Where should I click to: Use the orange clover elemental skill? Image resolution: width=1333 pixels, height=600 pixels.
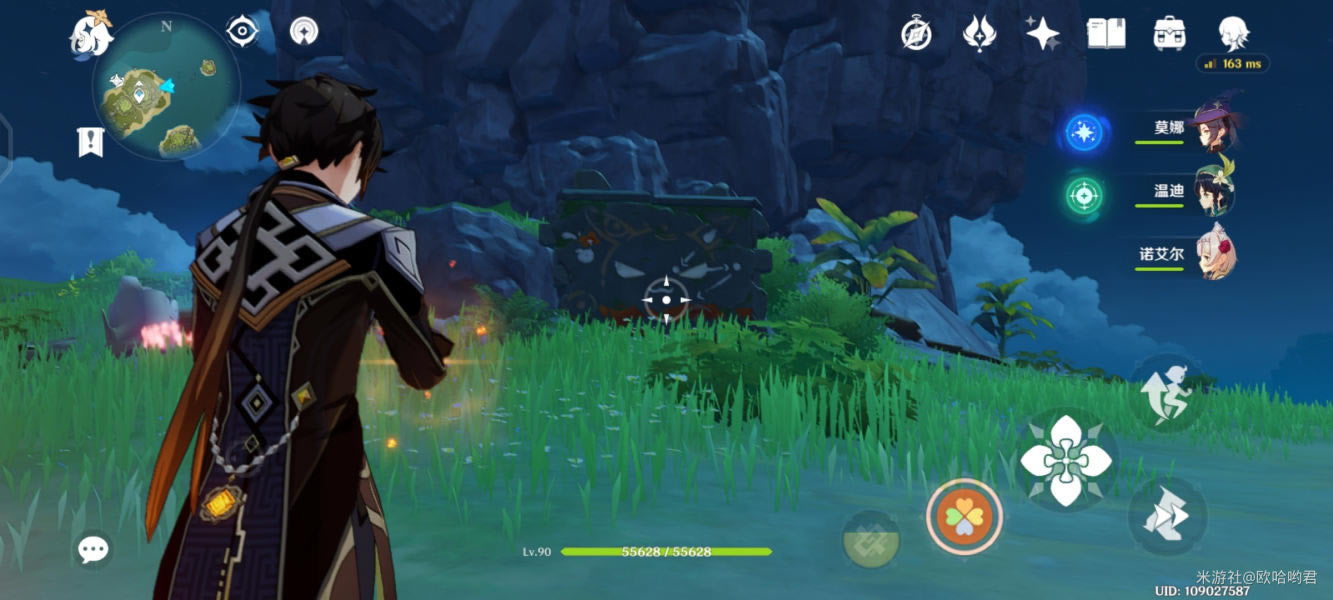[964, 517]
